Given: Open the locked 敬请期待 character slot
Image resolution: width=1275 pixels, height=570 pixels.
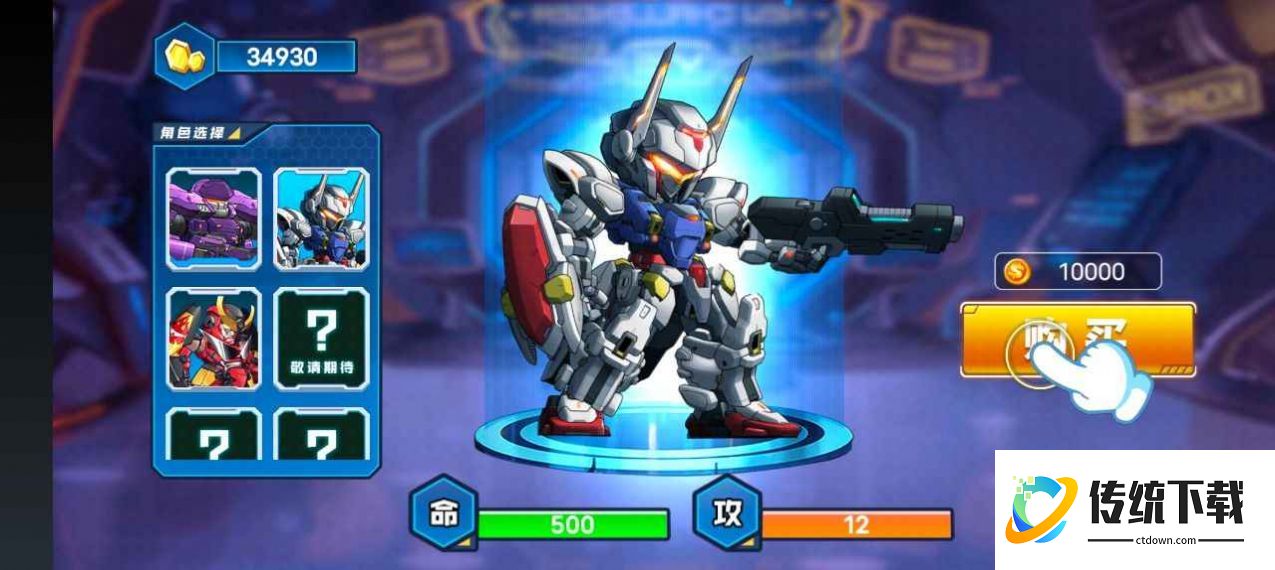Looking at the screenshot, I should click(322, 338).
